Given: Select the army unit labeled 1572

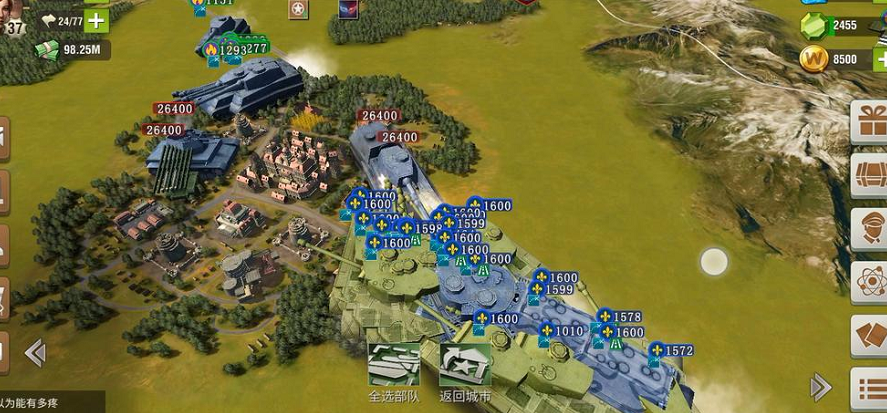Looking at the screenshot, I should 677,351.
